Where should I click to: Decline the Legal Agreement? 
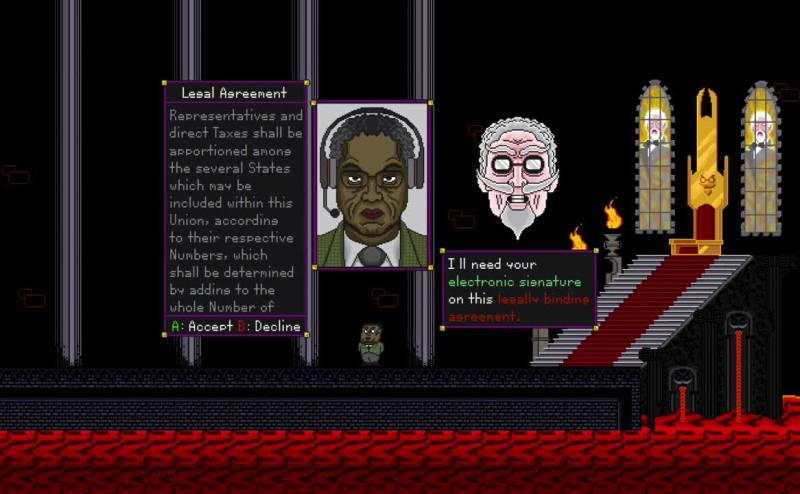click(x=268, y=327)
